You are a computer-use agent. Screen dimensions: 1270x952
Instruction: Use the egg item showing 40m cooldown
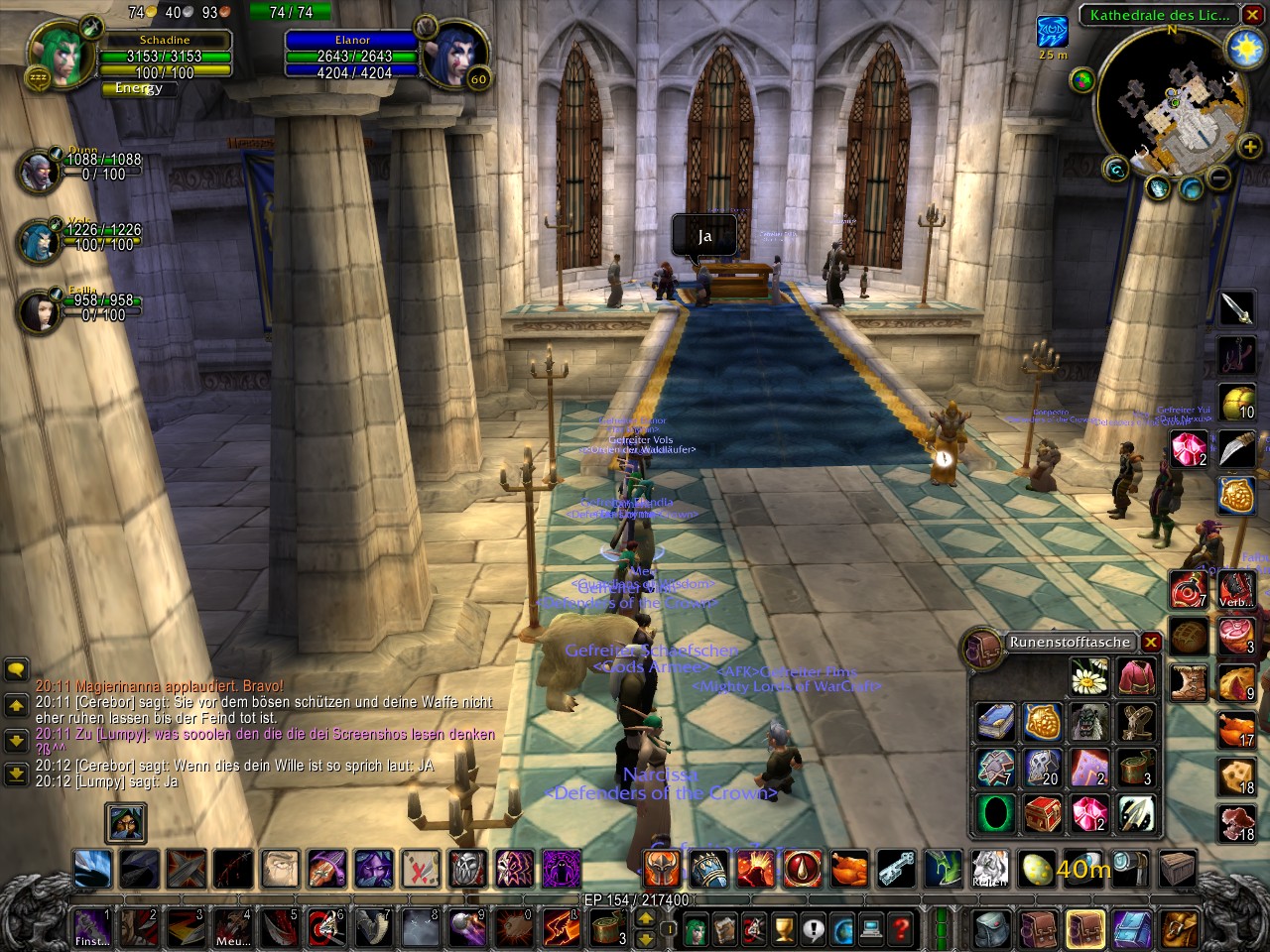[x=1035, y=869]
